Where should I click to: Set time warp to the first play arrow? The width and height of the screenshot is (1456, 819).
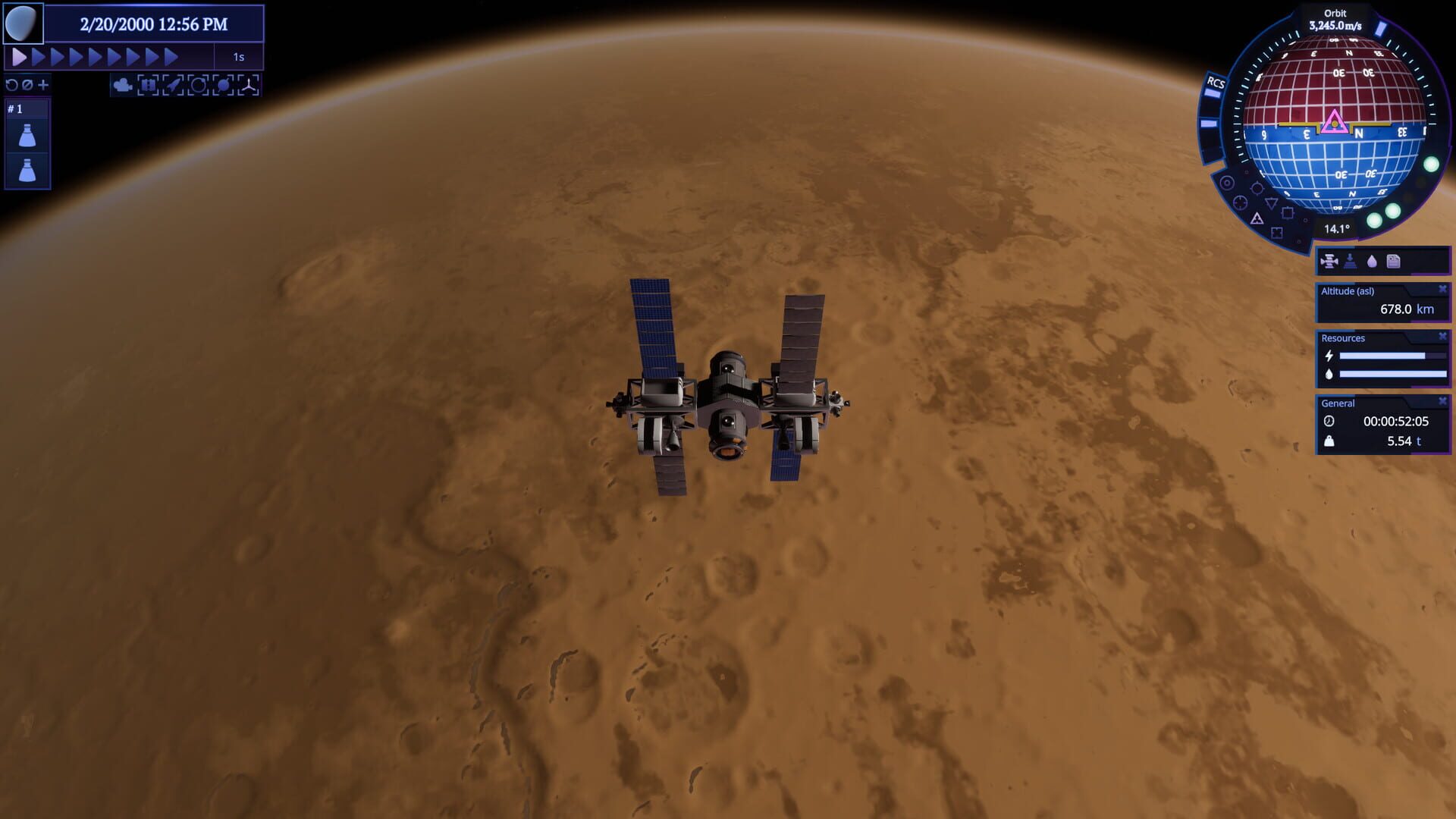click(19, 57)
